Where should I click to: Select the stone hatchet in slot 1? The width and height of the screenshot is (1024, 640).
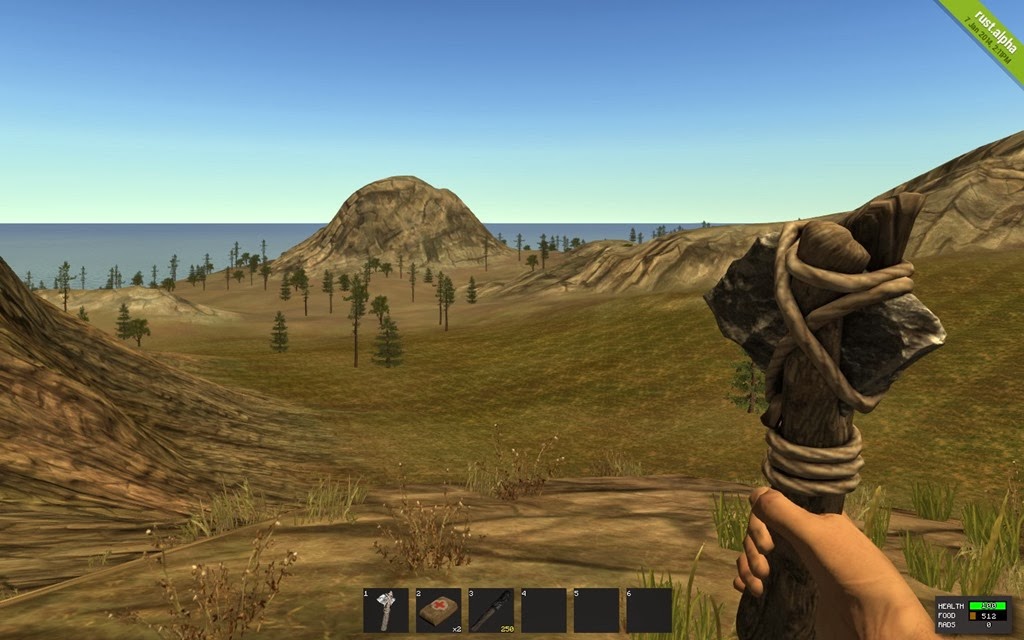[x=386, y=610]
